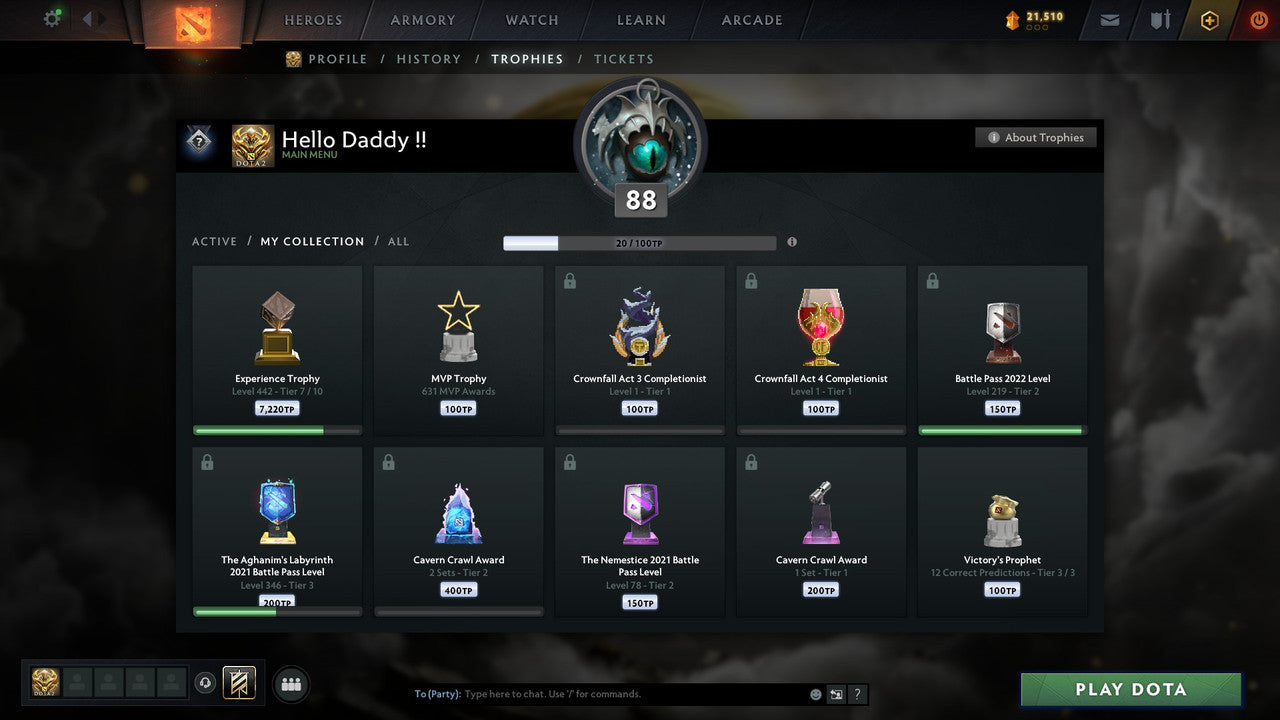Switch the trophy filter to ALL
This screenshot has height=720, width=1280.
(398, 241)
